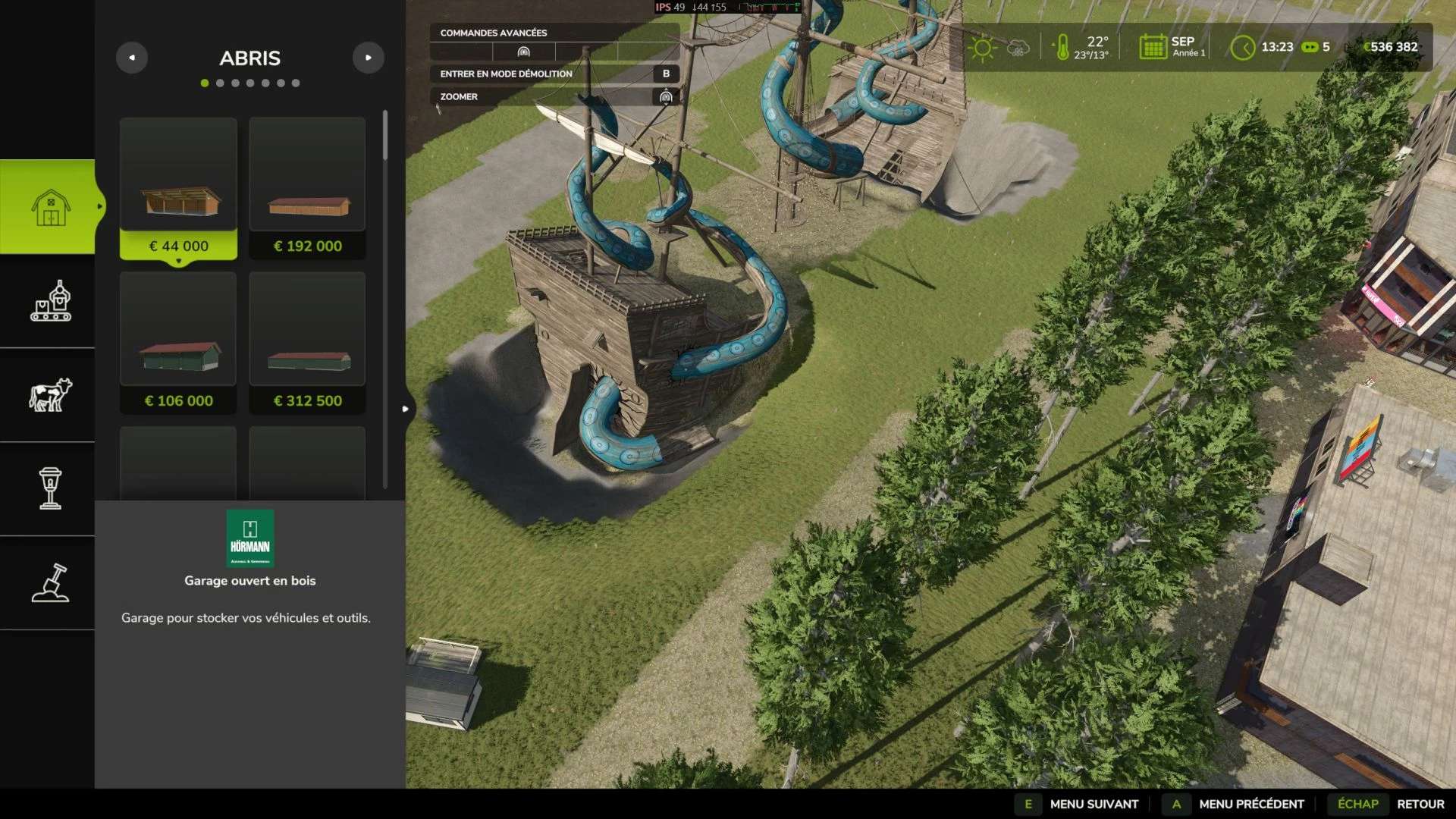This screenshot has width=1456, height=819.
Task: Choose the €192 000 long wooden shed
Action: [307, 188]
